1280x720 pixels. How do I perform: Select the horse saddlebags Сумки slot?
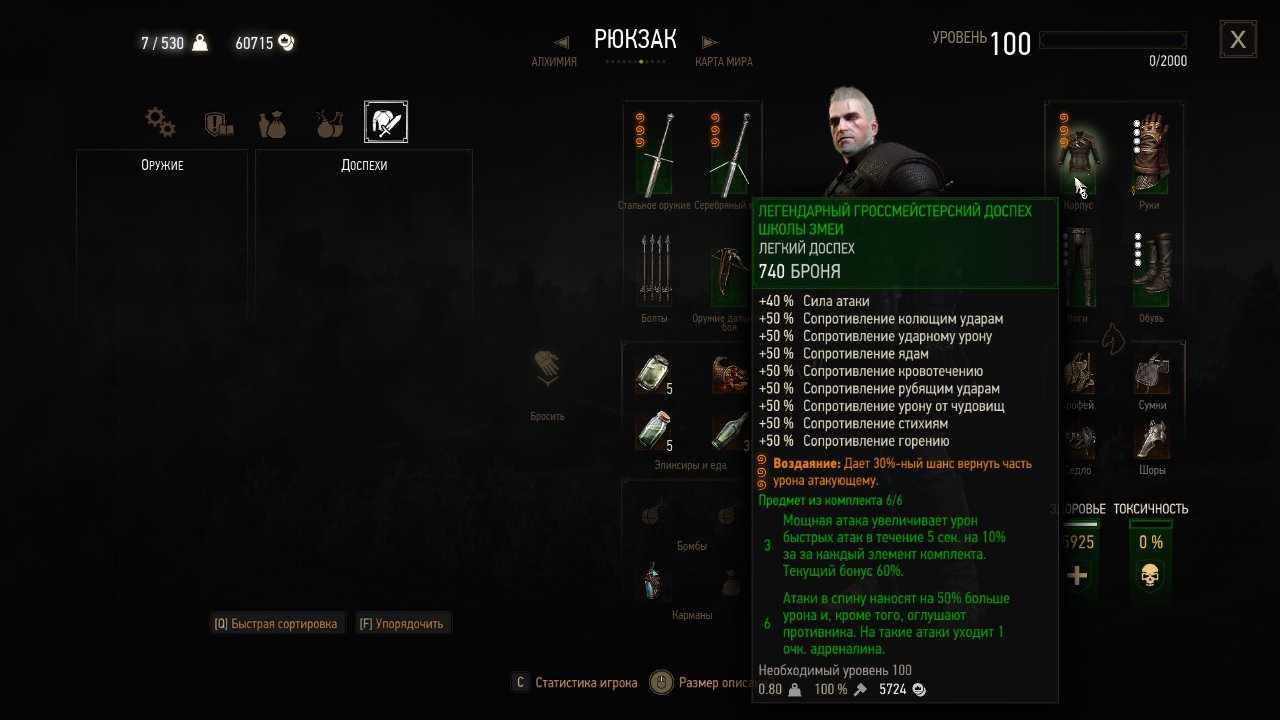click(x=1152, y=374)
